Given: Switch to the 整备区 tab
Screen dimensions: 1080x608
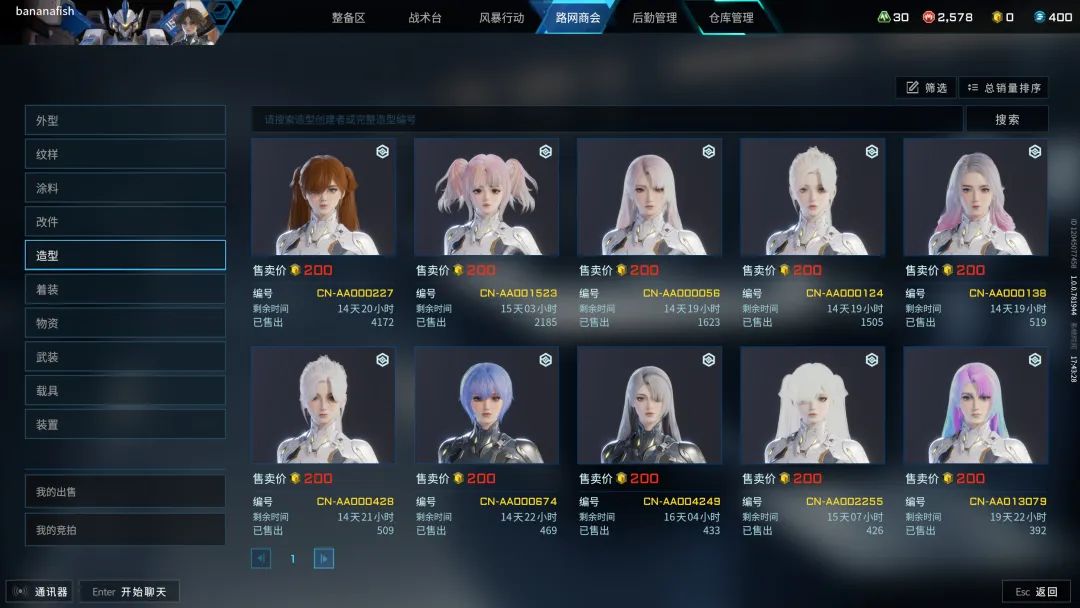Looking at the screenshot, I should click(x=348, y=18).
